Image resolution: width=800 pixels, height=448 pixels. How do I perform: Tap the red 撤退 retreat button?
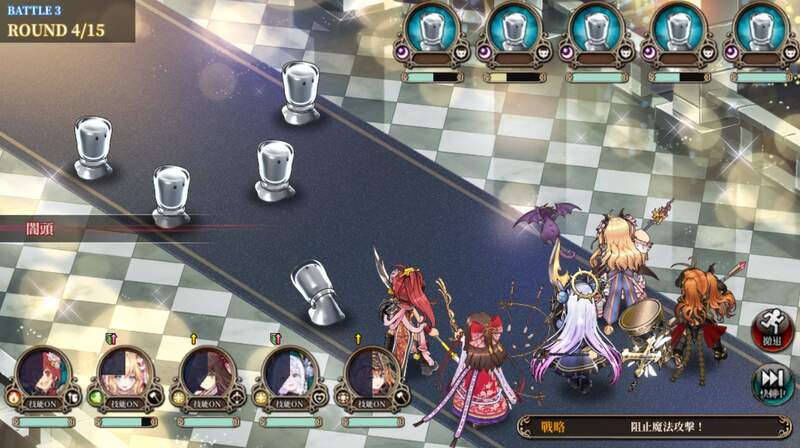pyautogui.click(x=770, y=331)
